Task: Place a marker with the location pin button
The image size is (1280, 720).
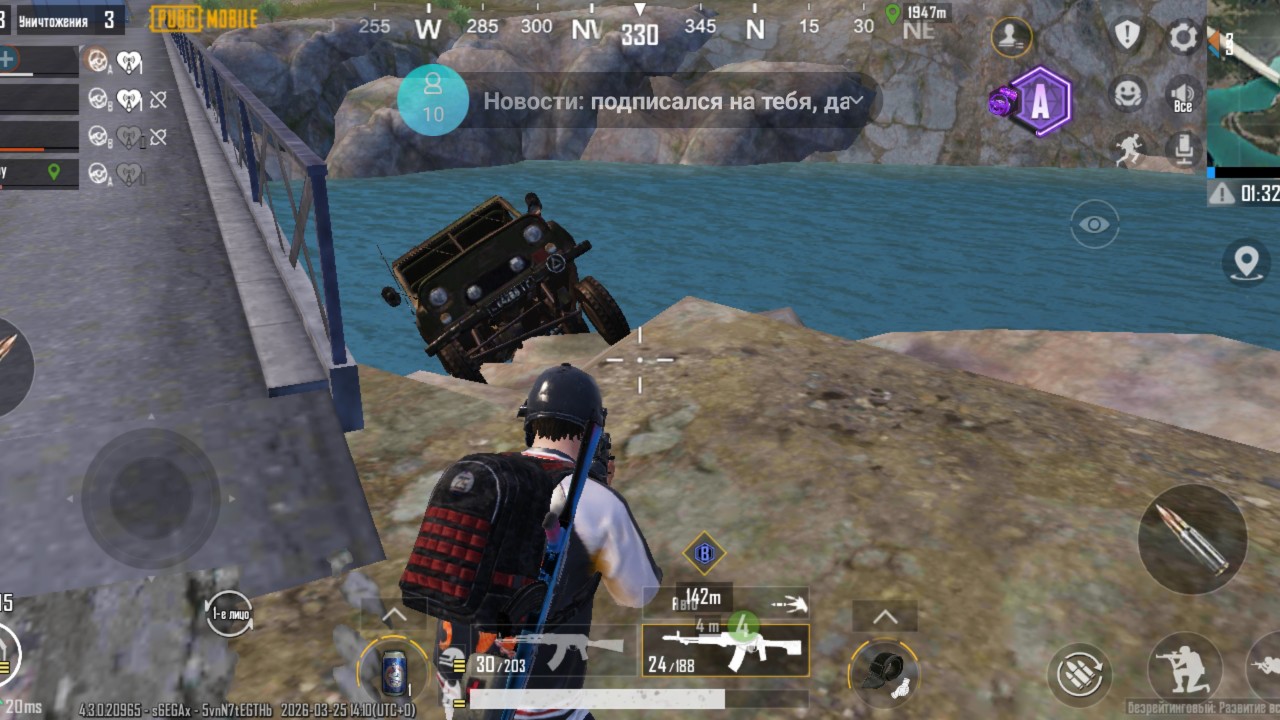Action: pos(1245,262)
